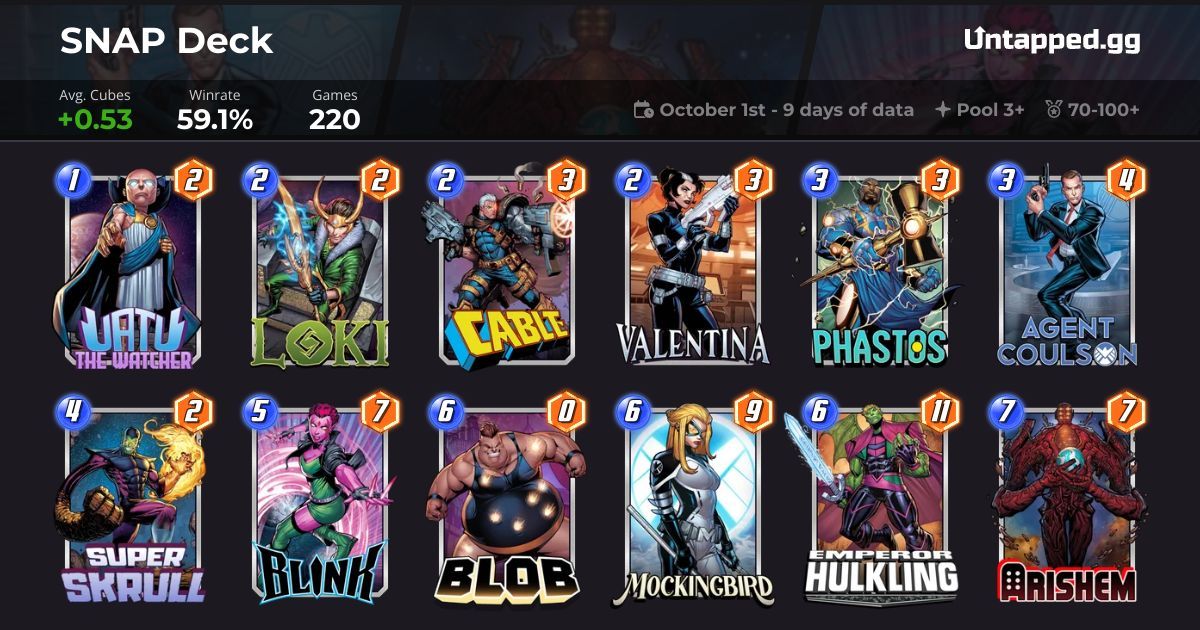Choose the Blob card
The height and width of the screenshot is (630, 1200).
pyautogui.click(x=505, y=505)
